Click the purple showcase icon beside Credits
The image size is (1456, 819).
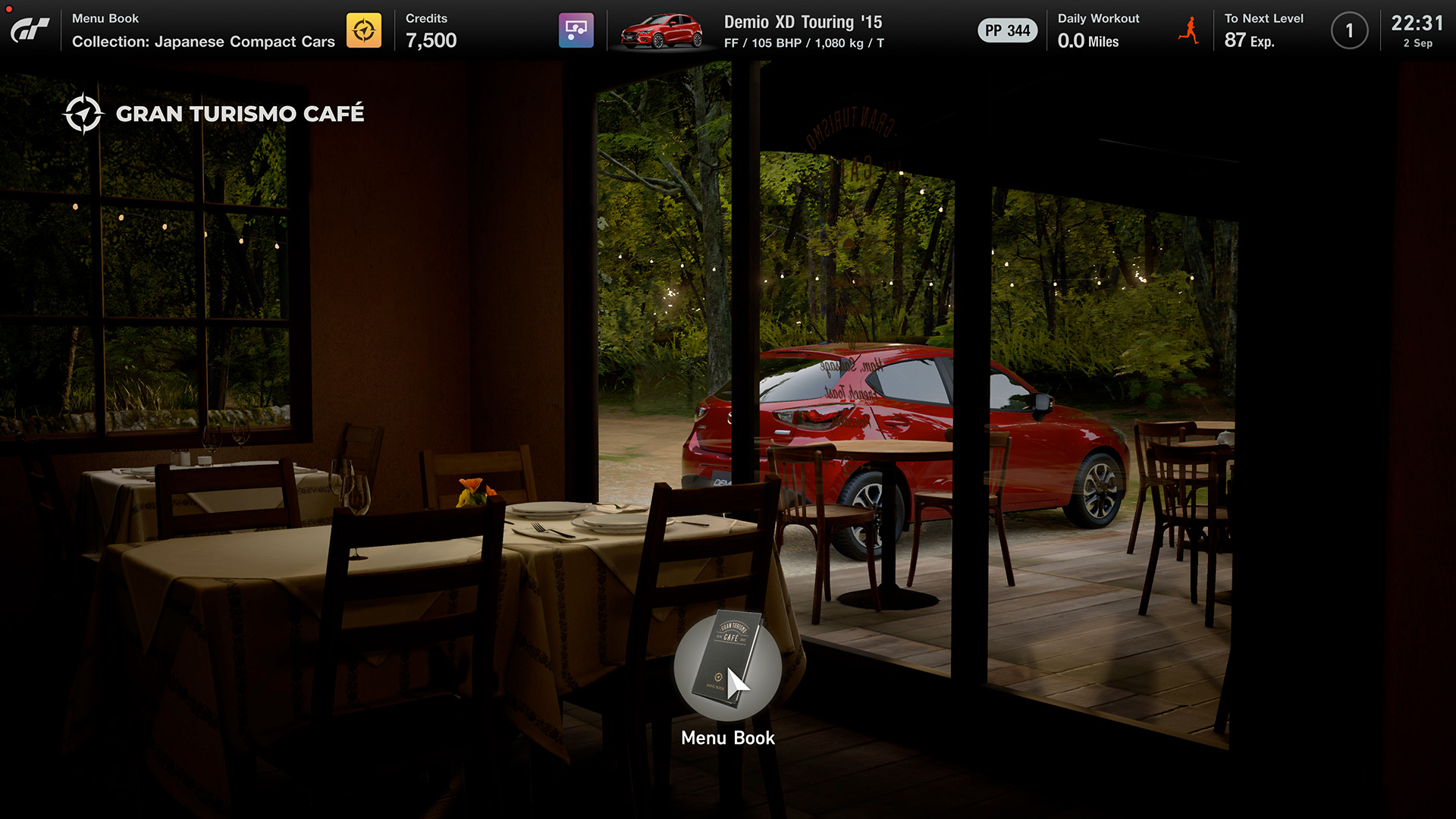tap(576, 30)
